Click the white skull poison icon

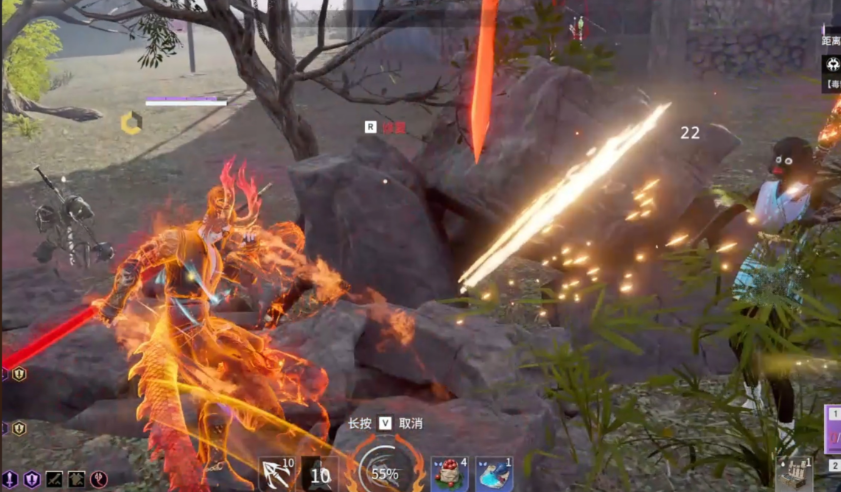click(832, 64)
